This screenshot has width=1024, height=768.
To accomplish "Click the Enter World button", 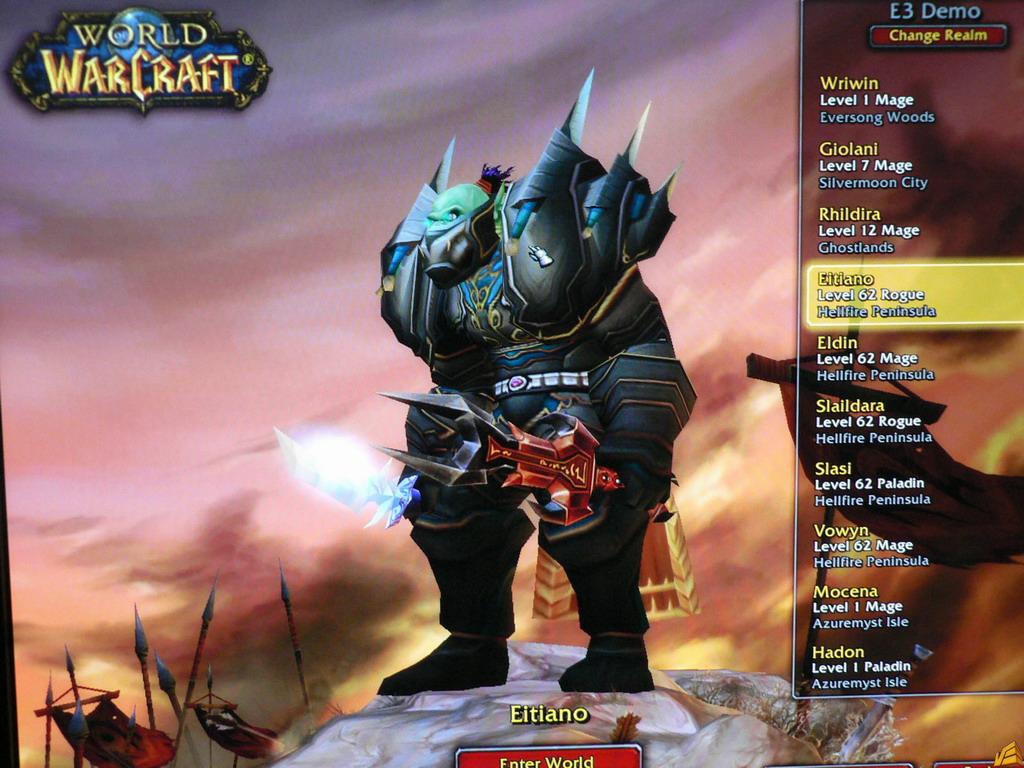I will coord(547,758).
